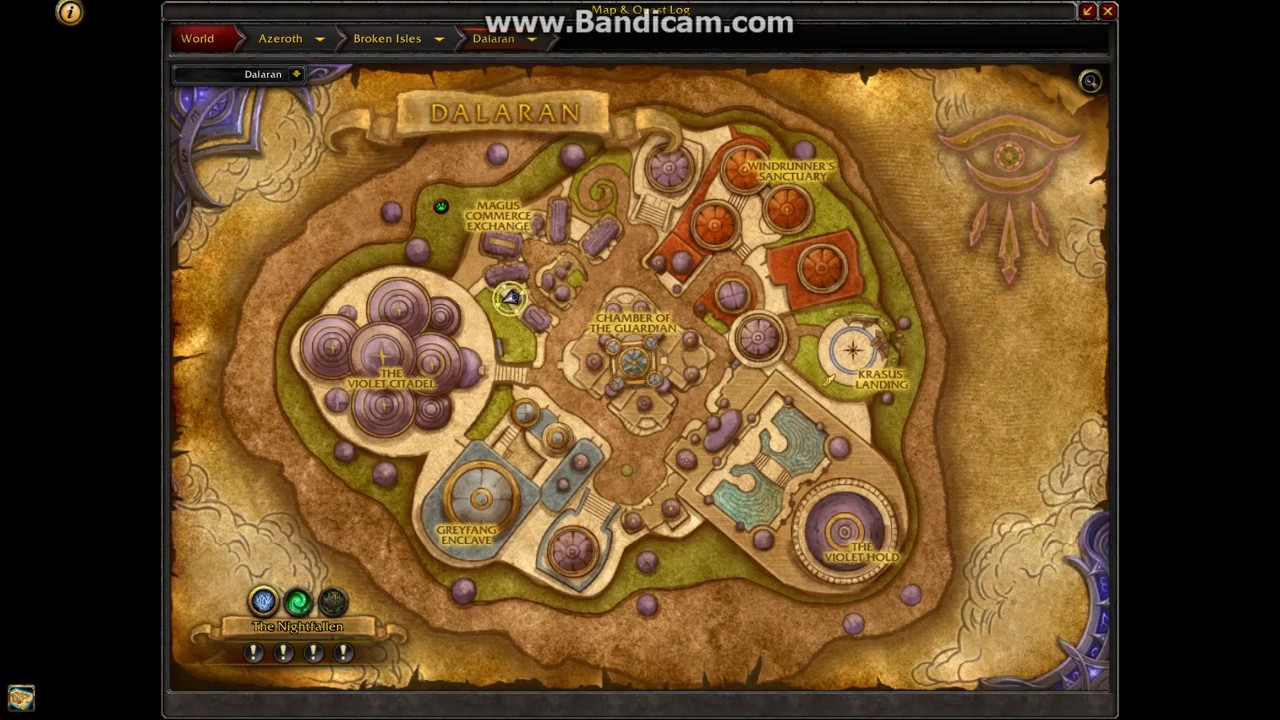Switch to the World map view
This screenshot has width=1280, height=720.
point(197,38)
